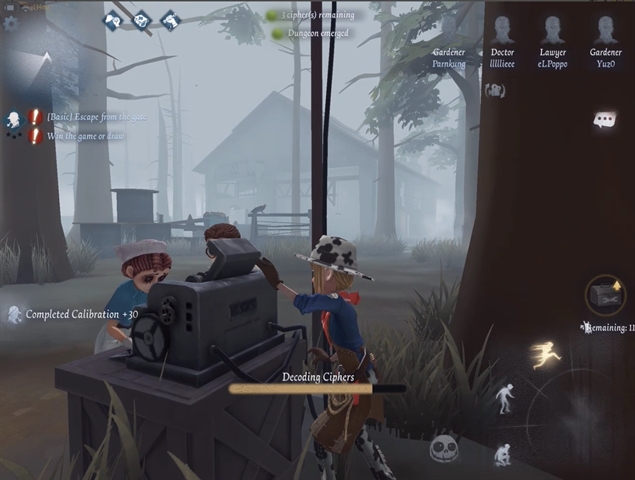Tap the middle persona trait icon
635x480 pixels.
pyautogui.click(x=141, y=18)
